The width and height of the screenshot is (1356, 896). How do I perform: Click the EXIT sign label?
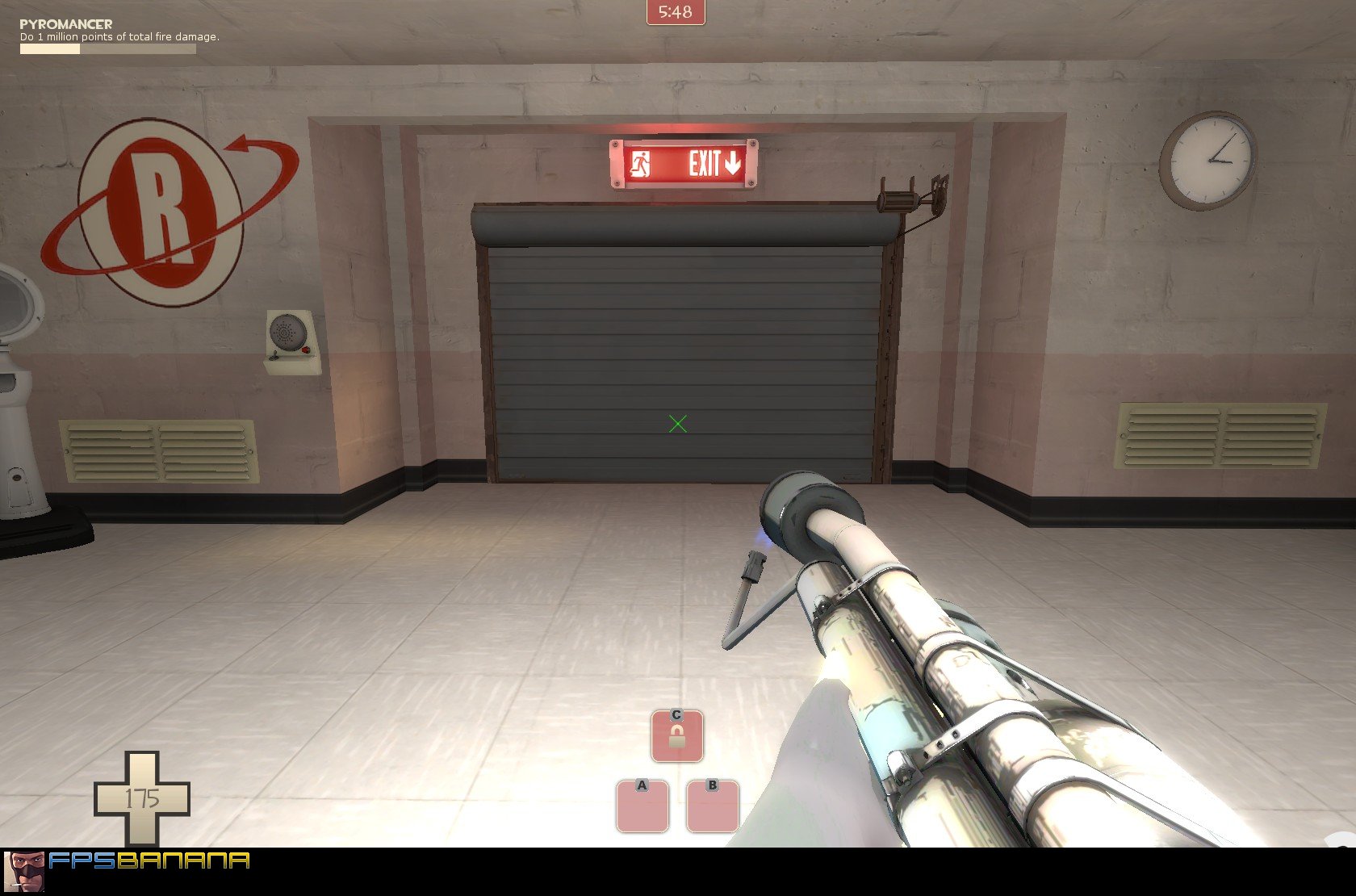pyautogui.click(x=705, y=164)
